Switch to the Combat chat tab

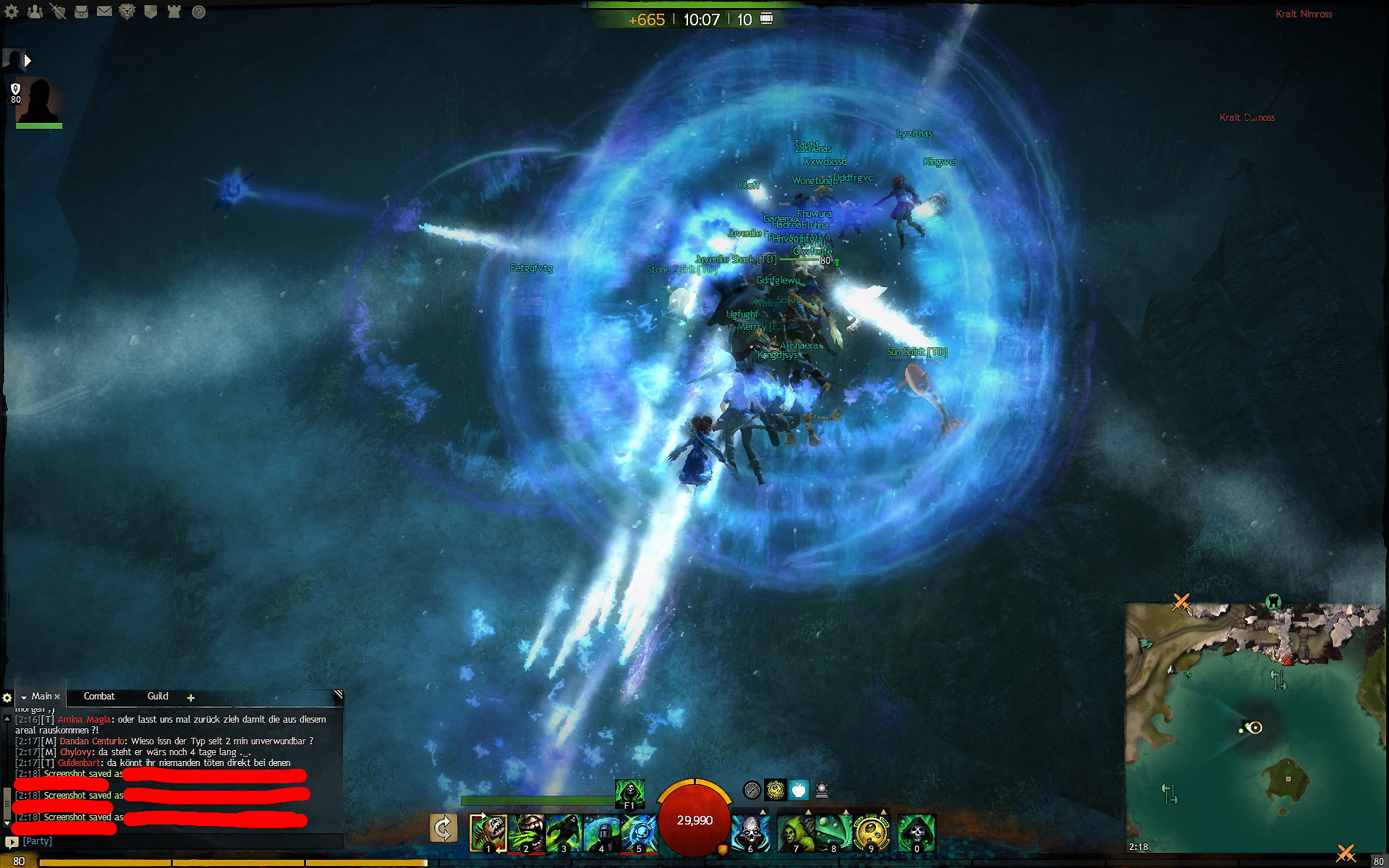pos(99,697)
